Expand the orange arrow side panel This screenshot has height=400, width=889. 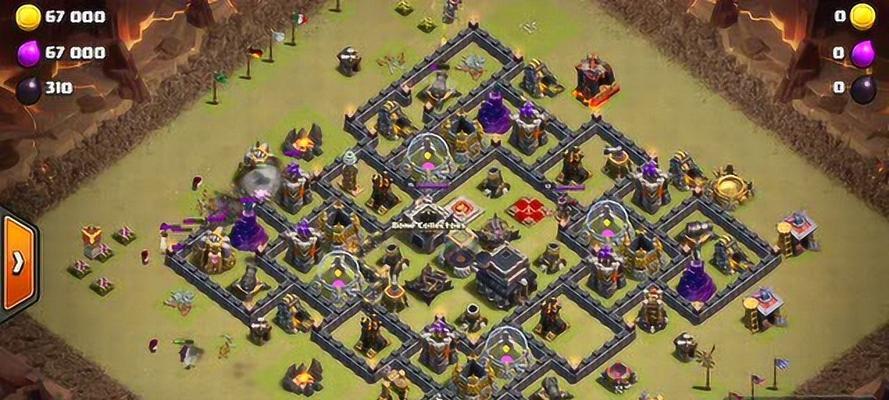pyautogui.click(x=17, y=263)
